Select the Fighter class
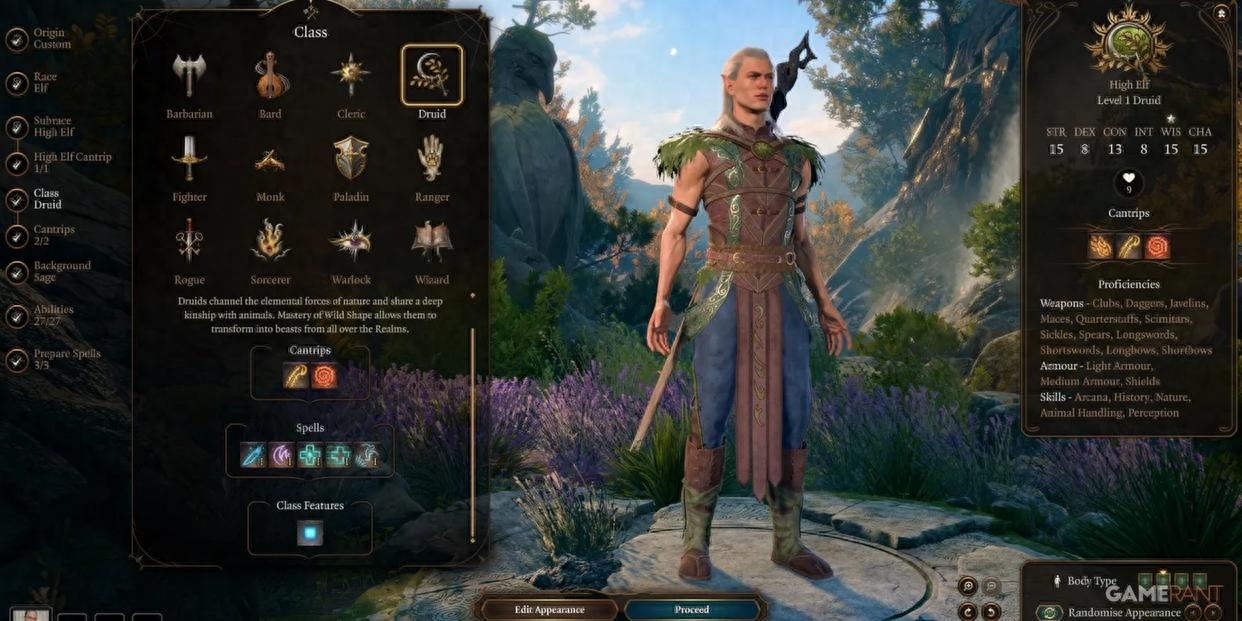Viewport: 1242px width, 621px height. pyautogui.click(x=189, y=159)
